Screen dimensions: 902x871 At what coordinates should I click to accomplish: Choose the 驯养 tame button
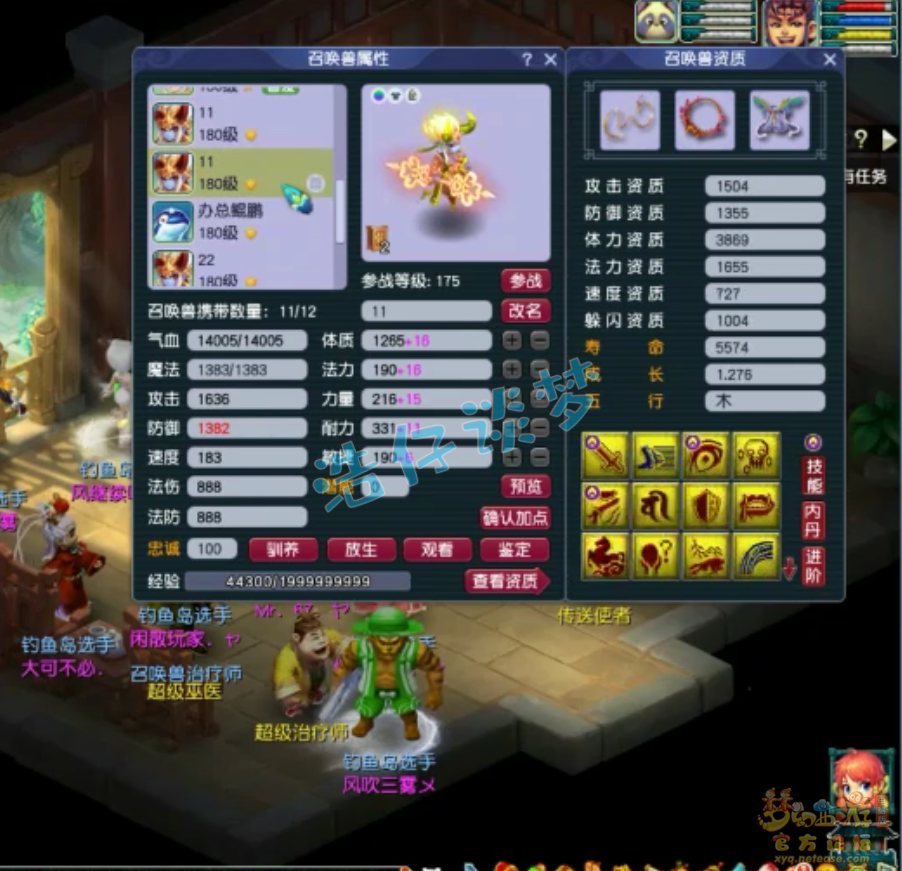tap(283, 550)
